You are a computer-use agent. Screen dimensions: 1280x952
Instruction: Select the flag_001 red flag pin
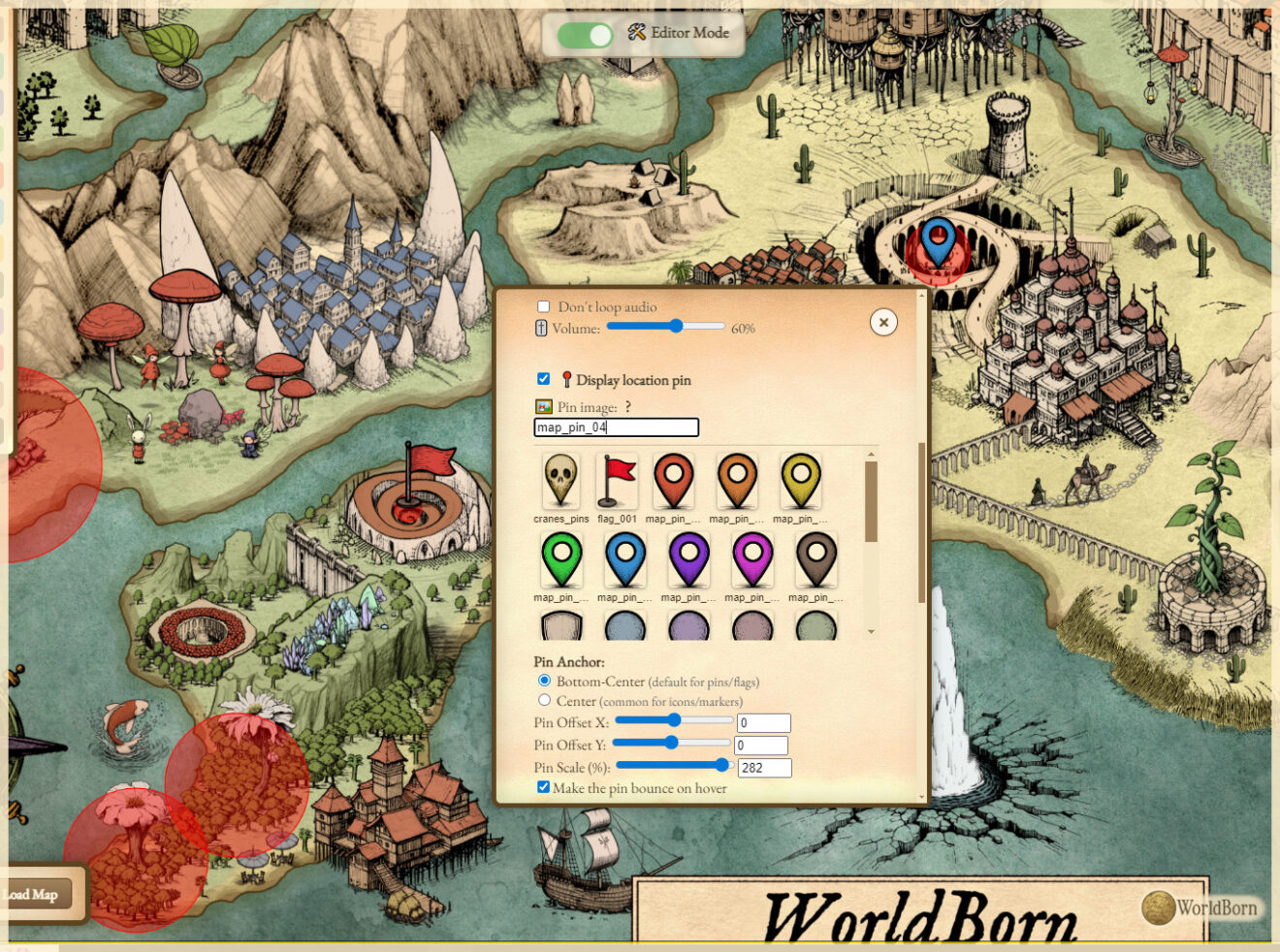coord(617,481)
